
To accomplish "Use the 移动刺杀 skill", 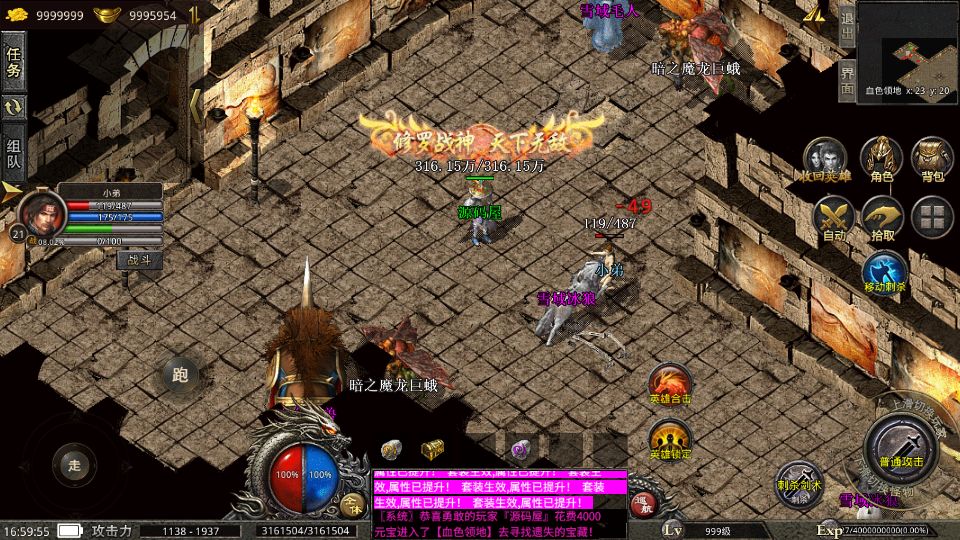I will click(884, 272).
